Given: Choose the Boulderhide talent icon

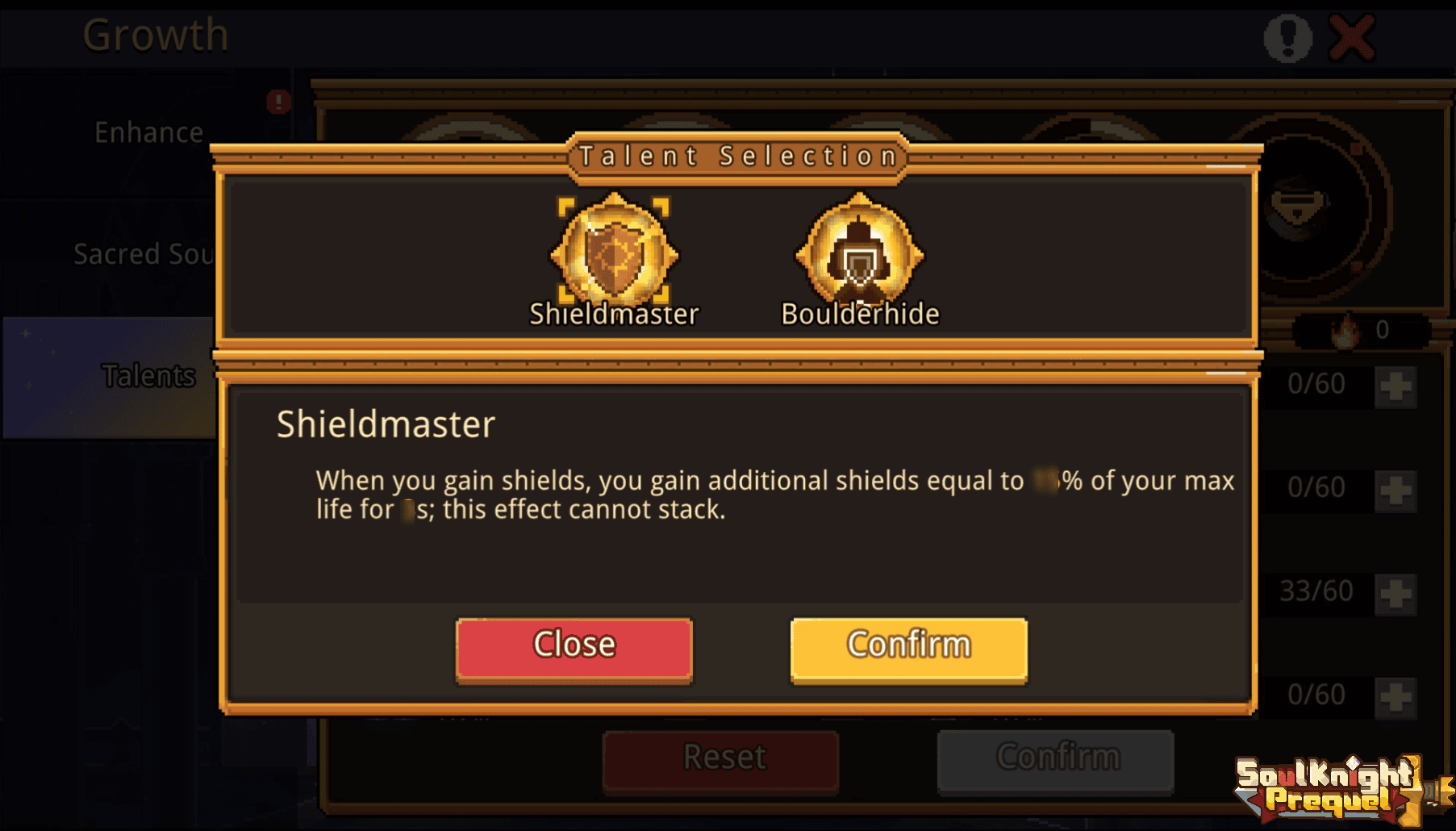Looking at the screenshot, I should point(860,254).
